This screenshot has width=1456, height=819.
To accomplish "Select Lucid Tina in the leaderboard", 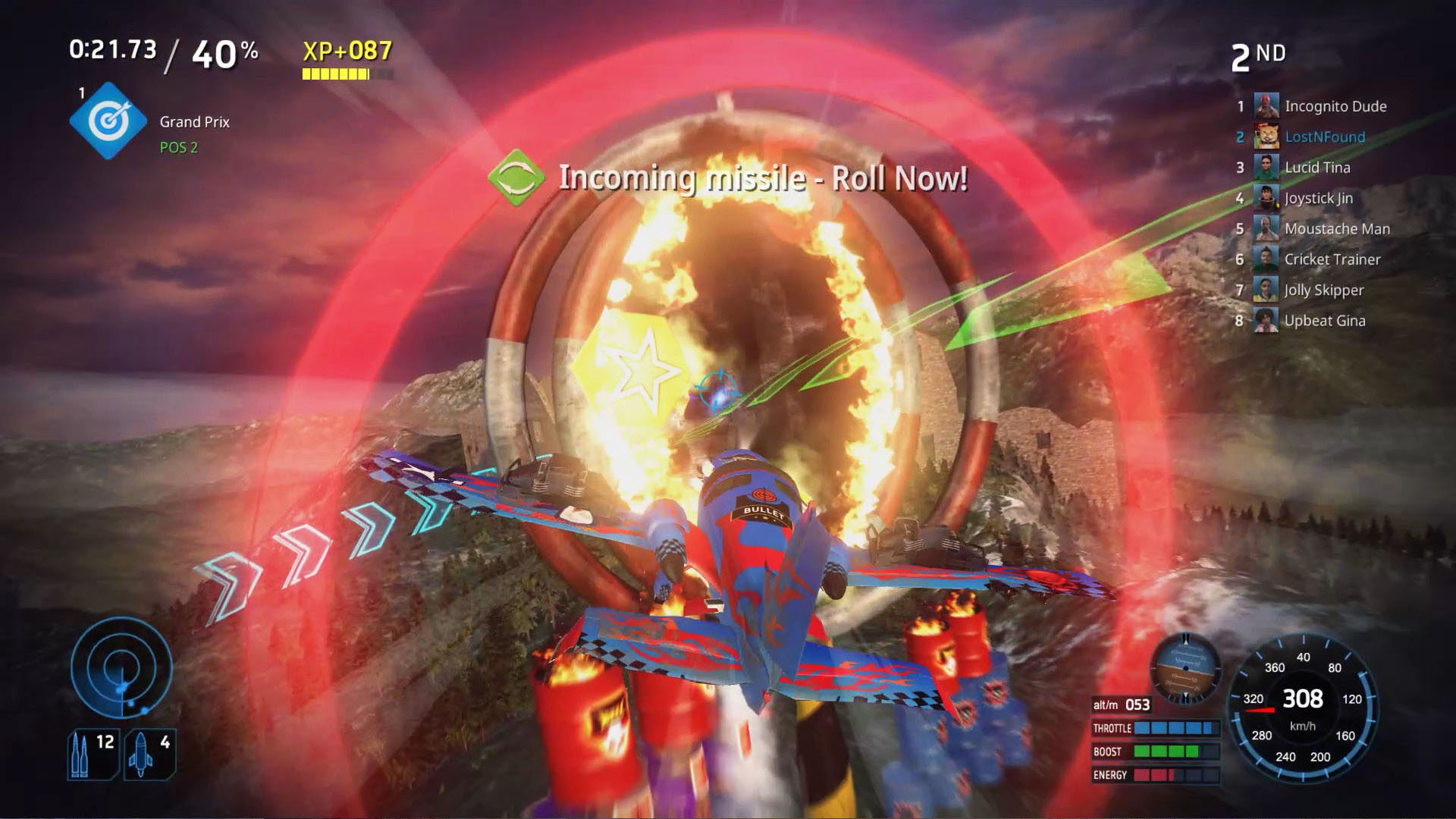I will click(x=1318, y=167).
